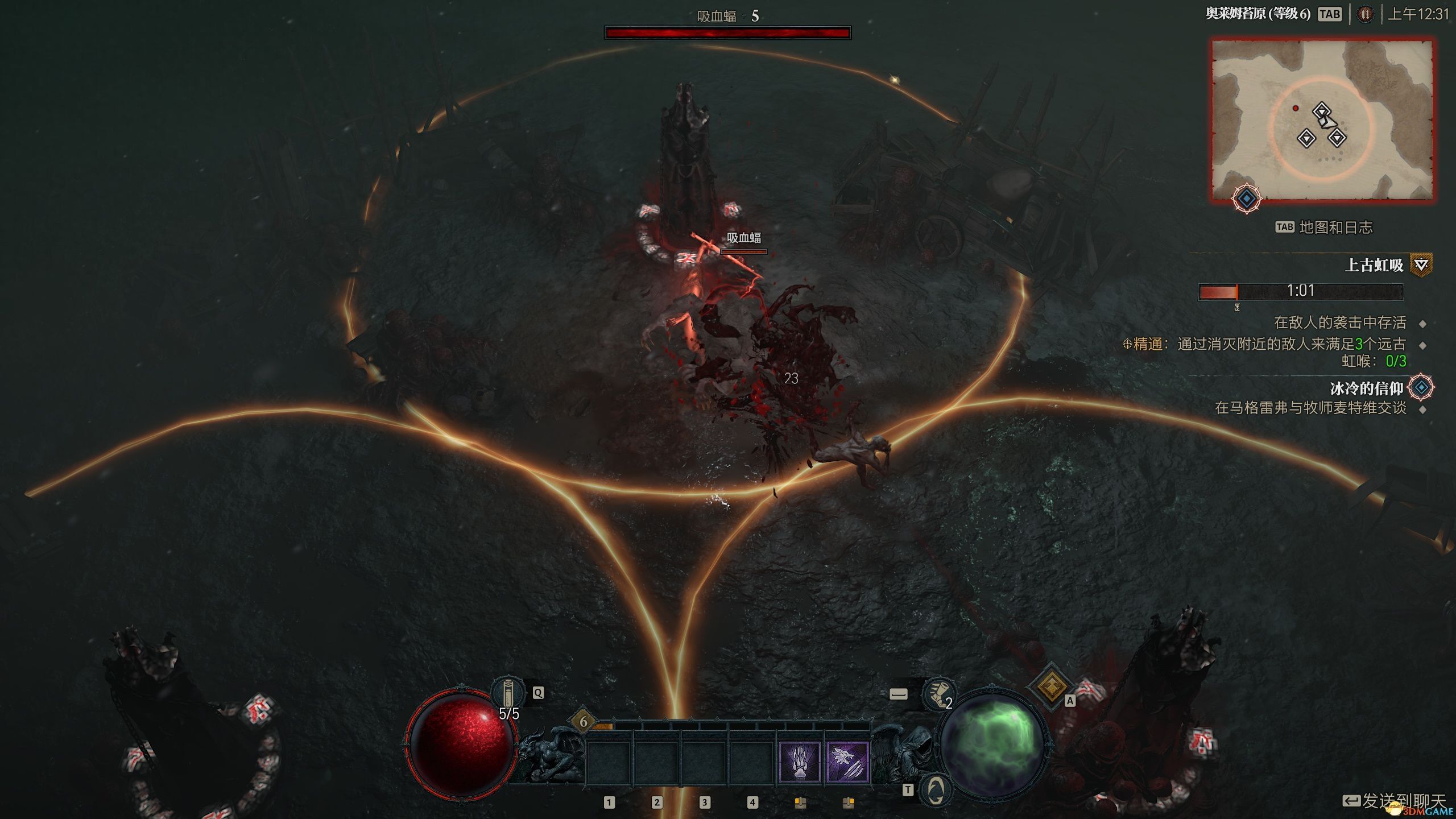Click the level 6 badge
The height and width of the screenshot is (819, 1456).
coord(583,722)
